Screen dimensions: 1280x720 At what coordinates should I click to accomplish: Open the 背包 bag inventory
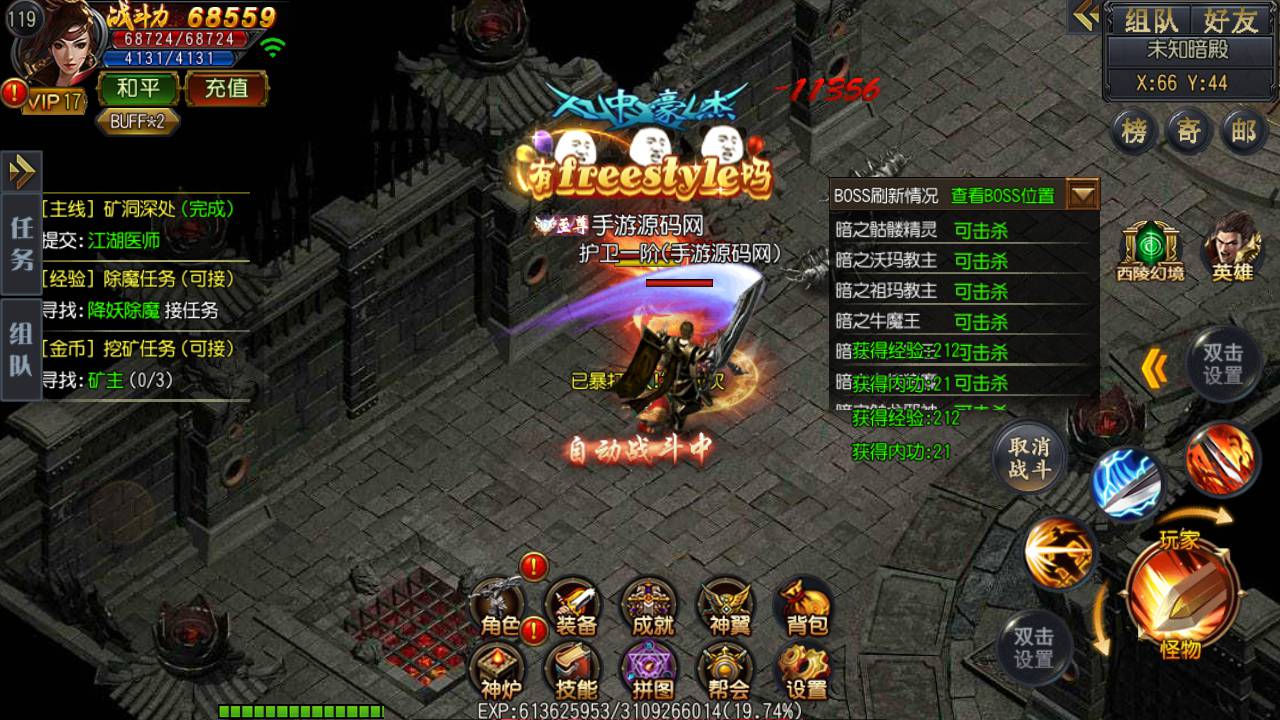pos(806,607)
